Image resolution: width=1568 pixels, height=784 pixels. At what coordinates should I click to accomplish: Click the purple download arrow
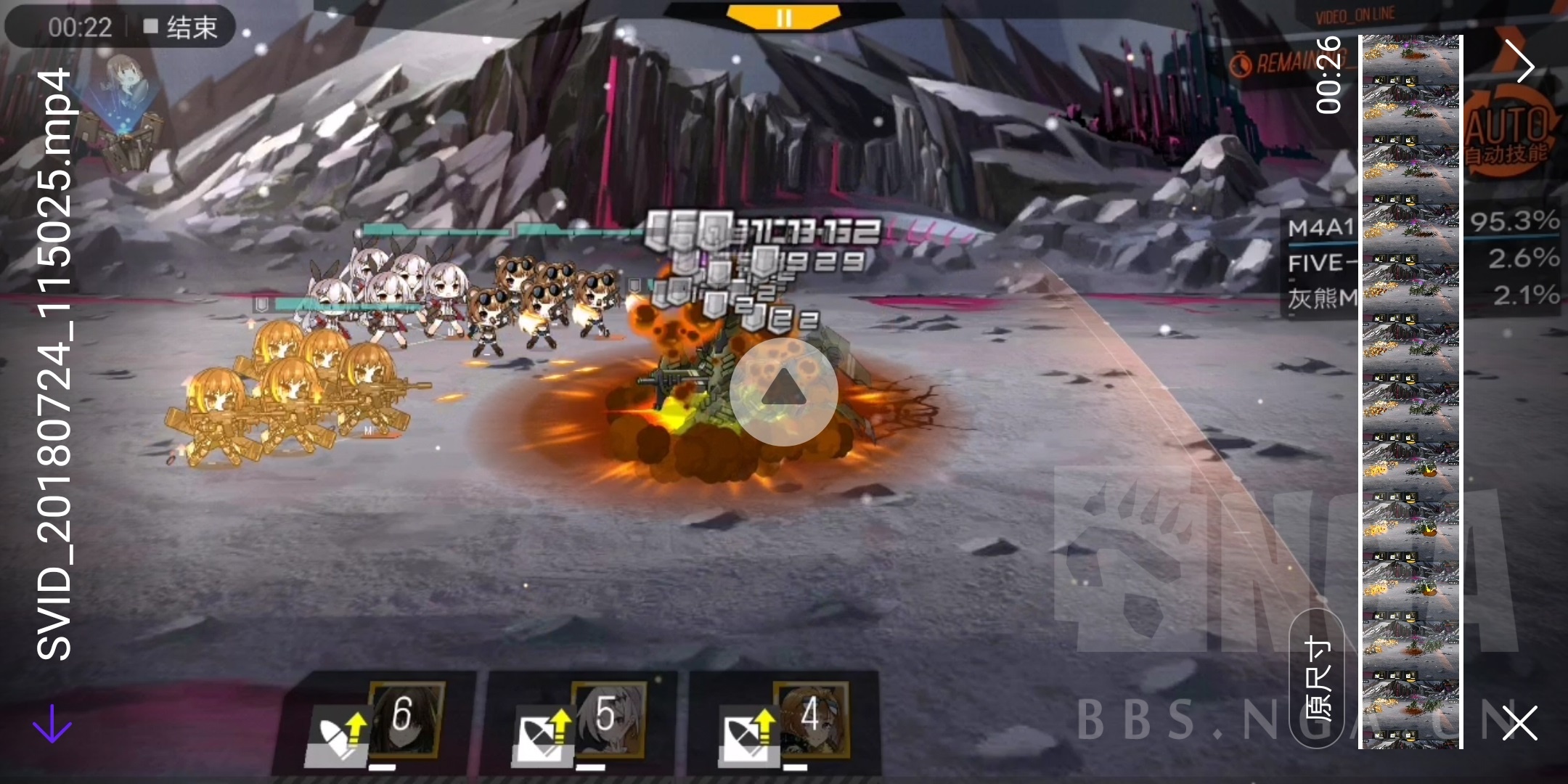[52, 724]
